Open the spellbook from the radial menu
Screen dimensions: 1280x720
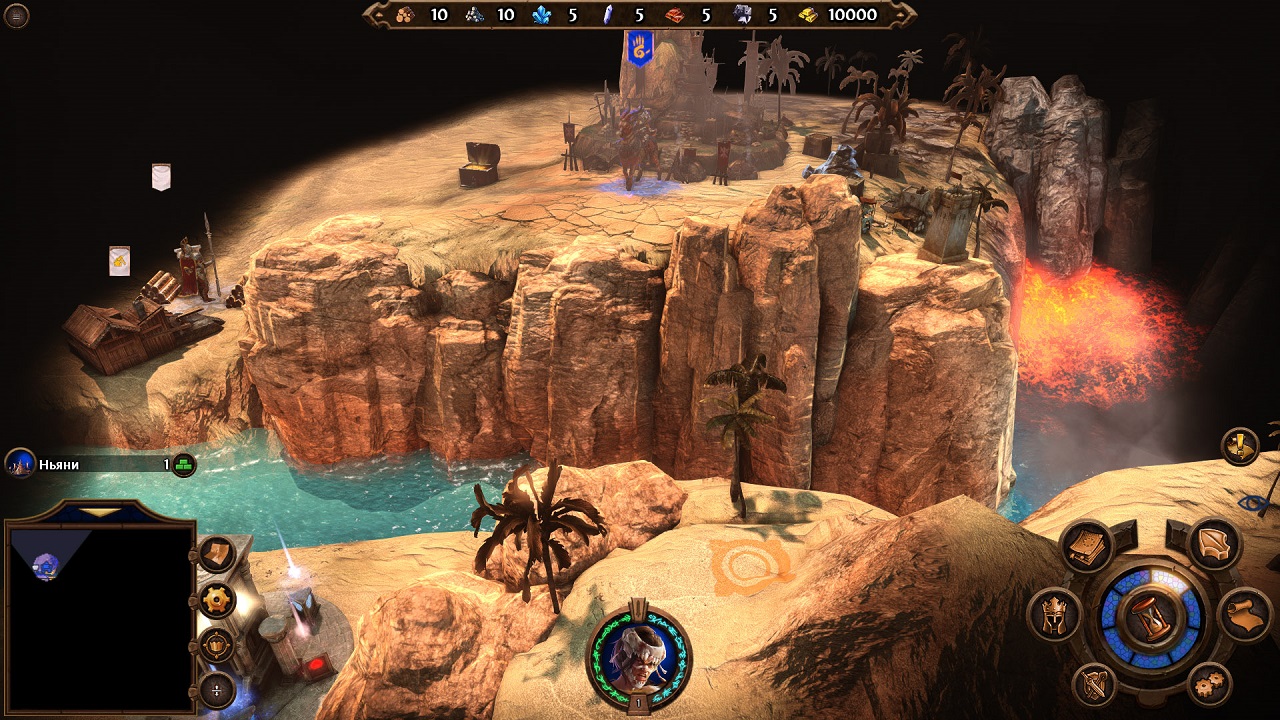click(x=1085, y=546)
